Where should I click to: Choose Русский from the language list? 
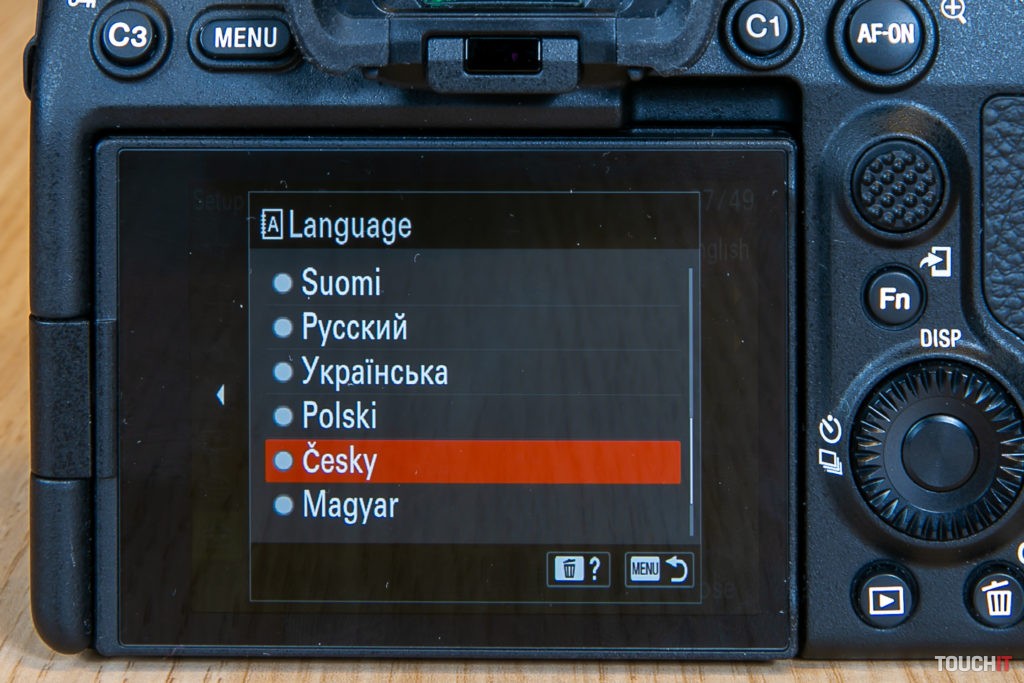354,328
